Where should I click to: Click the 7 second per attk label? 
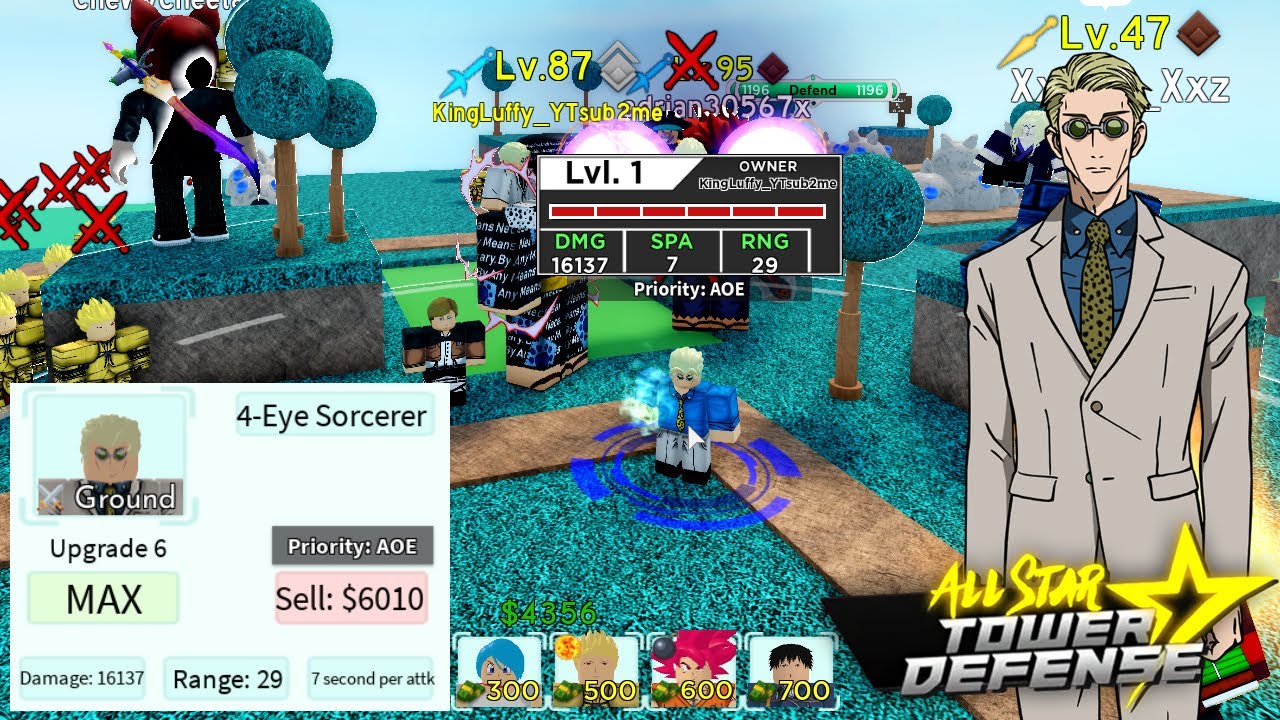coord(371,678)
